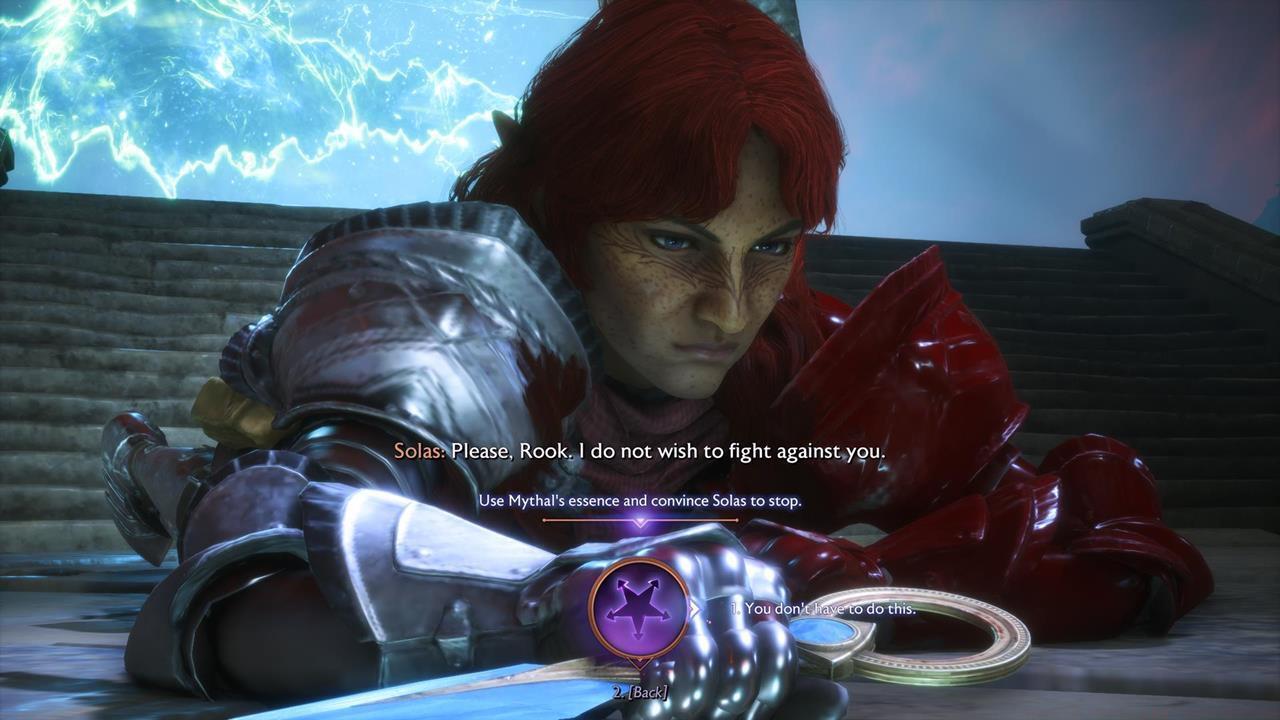Click the pointer tip below the dialogue wheel
1280x720 pixels.
[x=639, y=662]
